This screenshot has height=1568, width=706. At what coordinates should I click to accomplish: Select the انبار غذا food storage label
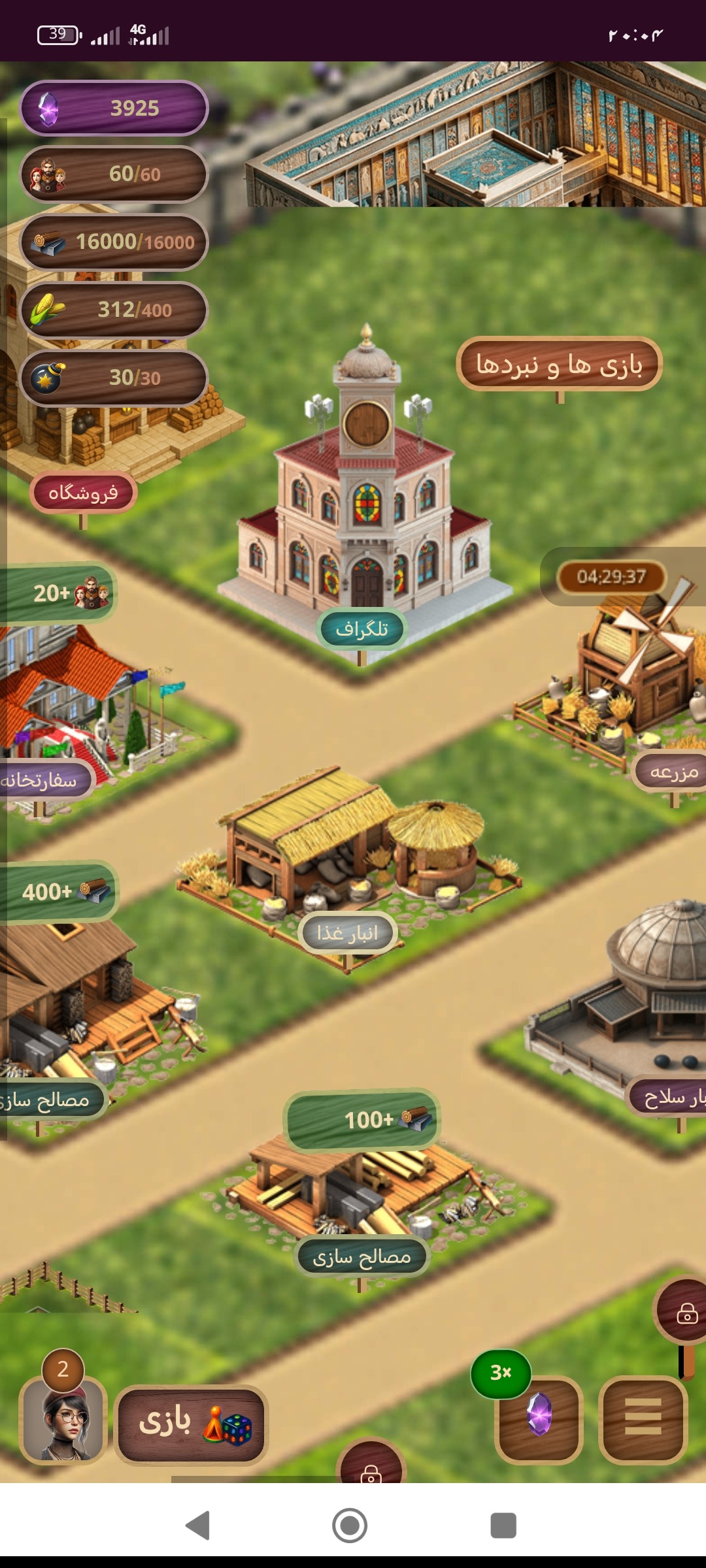tap(347, 933)
